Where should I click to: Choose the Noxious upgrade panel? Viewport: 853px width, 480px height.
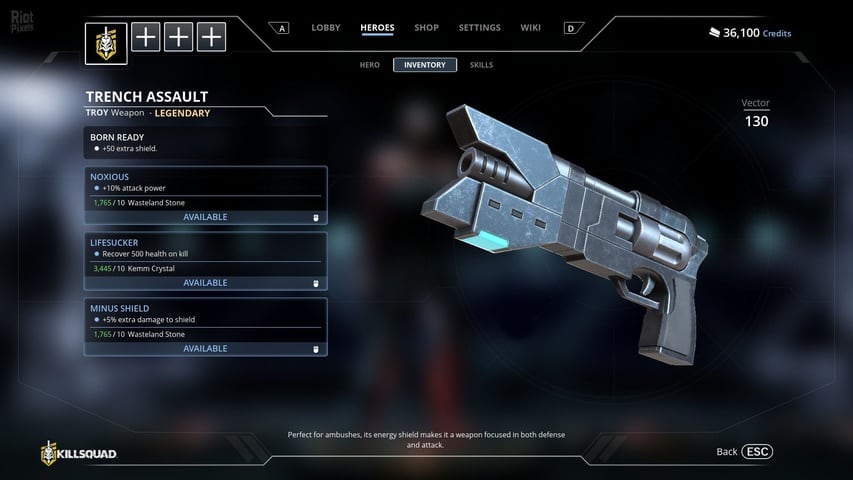[205, 188]
